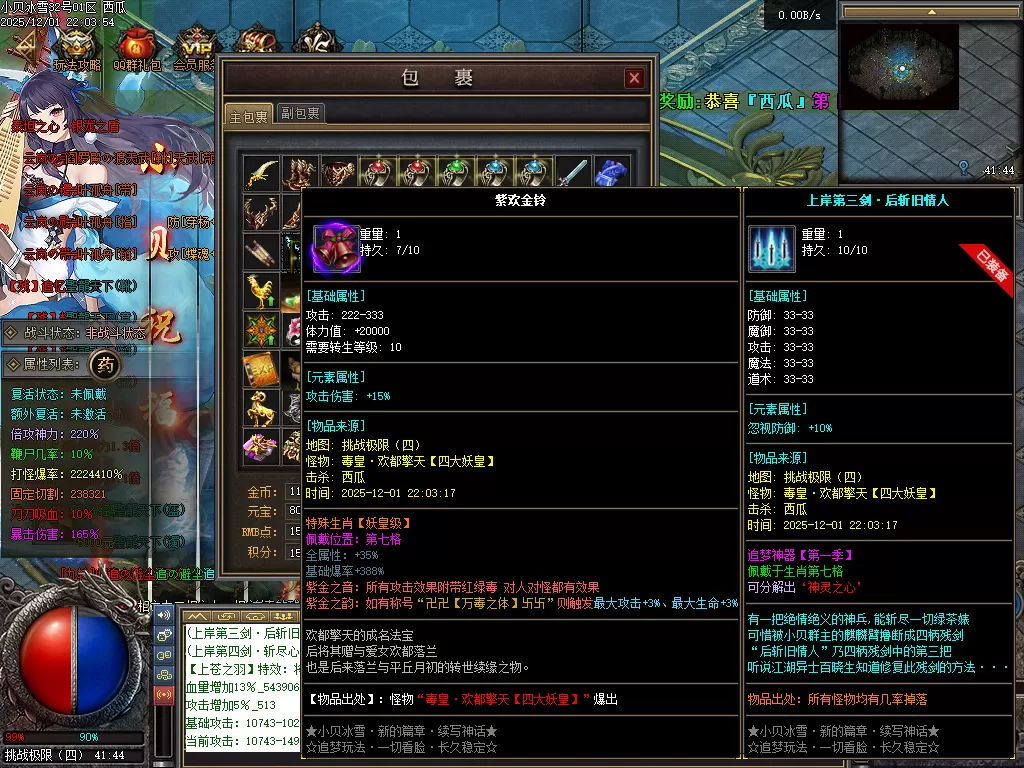Viewport: 1024px width, 768px height.
Task: Open the 玩法攻略 guide icon
Action: [x=76, y=47]
